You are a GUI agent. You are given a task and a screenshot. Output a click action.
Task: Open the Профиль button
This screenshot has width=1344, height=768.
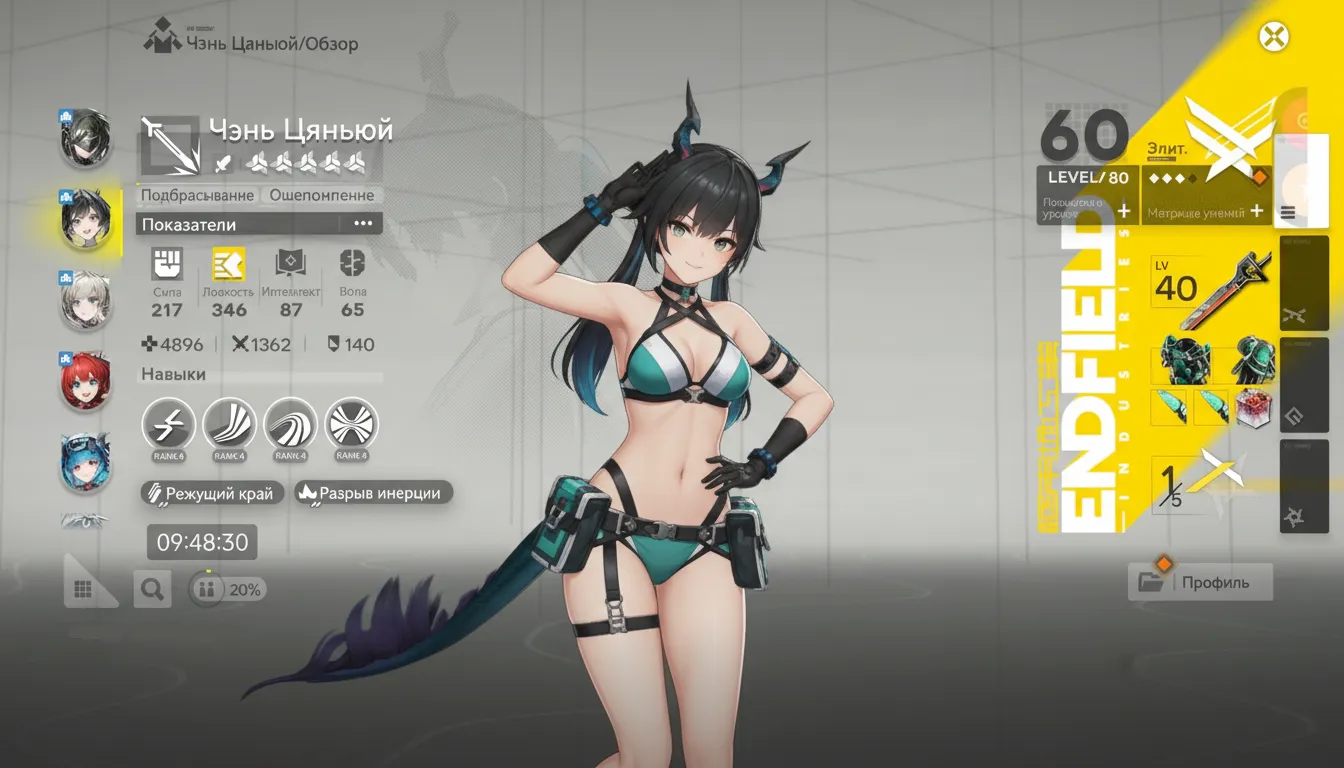(x=1200, y=582)
